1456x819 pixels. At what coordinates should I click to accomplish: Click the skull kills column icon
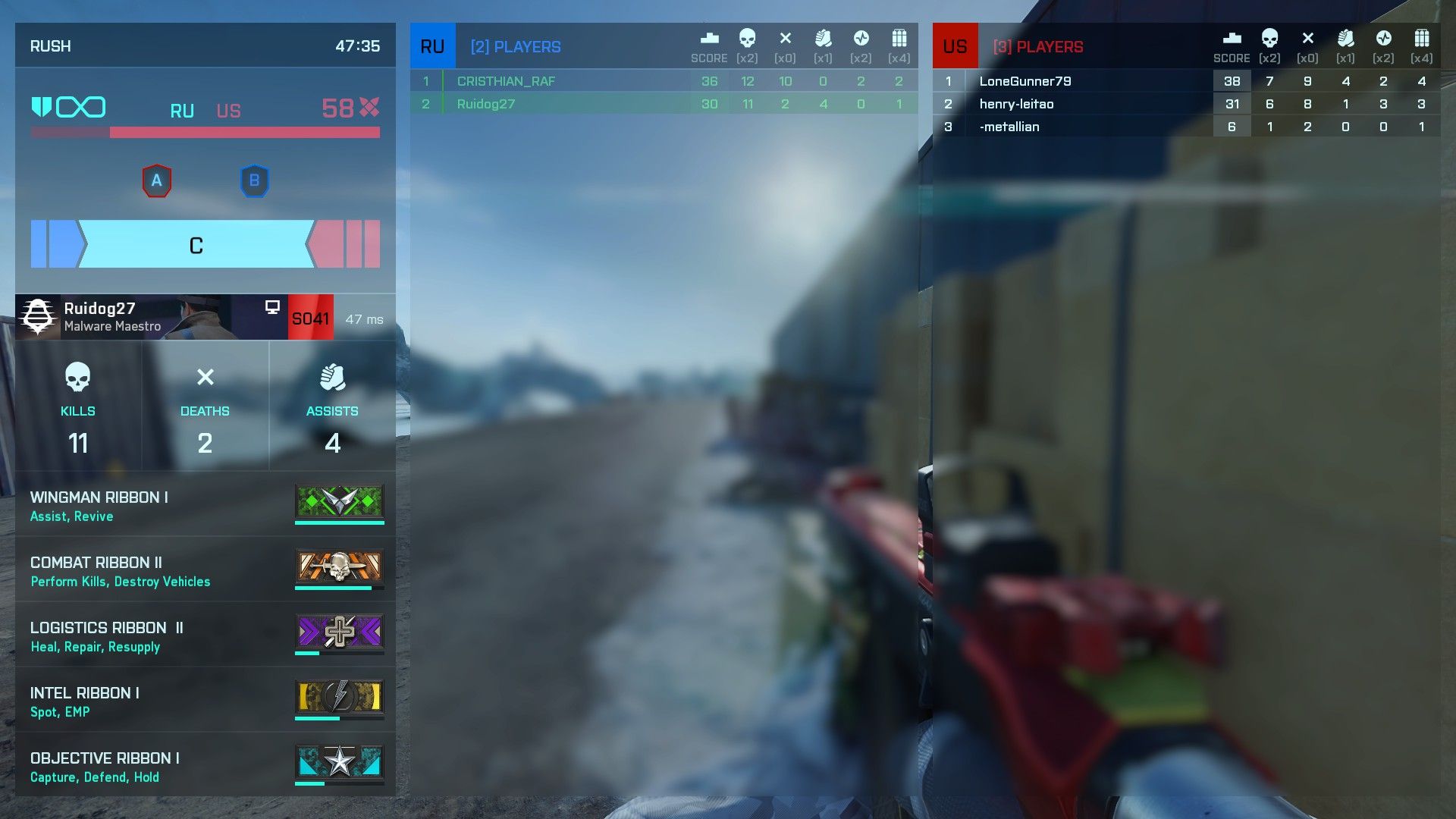pyautogui.click(x=748, y=38)
